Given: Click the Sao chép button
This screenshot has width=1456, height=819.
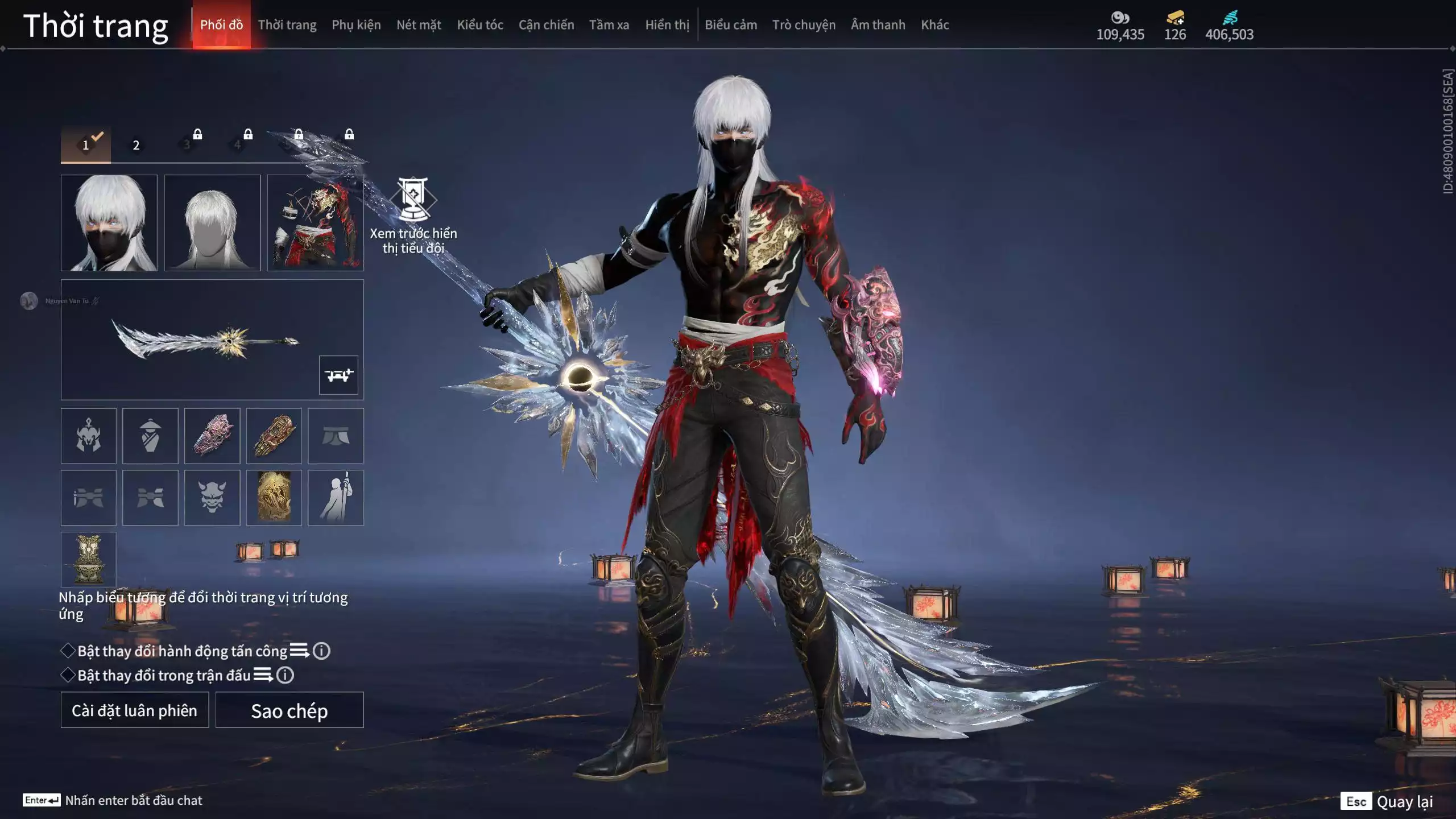Looking at the screenshot, I should (x=289, y=710).
